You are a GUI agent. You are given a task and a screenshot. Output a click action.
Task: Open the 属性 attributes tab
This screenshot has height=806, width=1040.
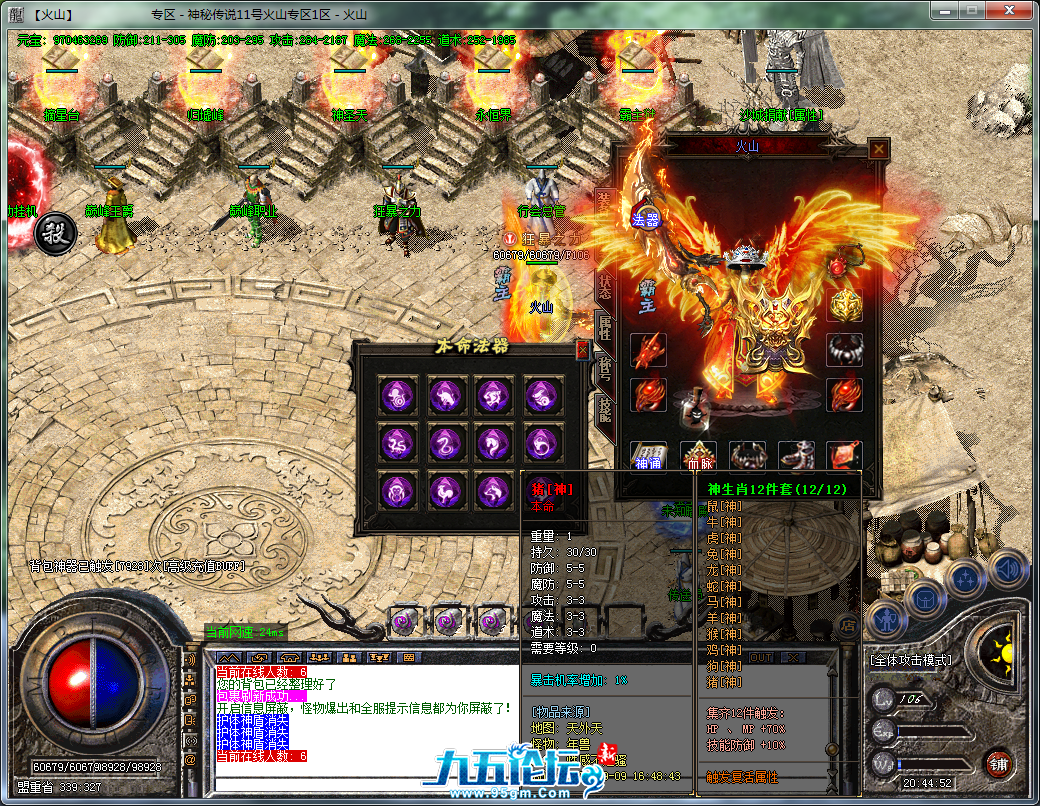click(x=604, y=326)
